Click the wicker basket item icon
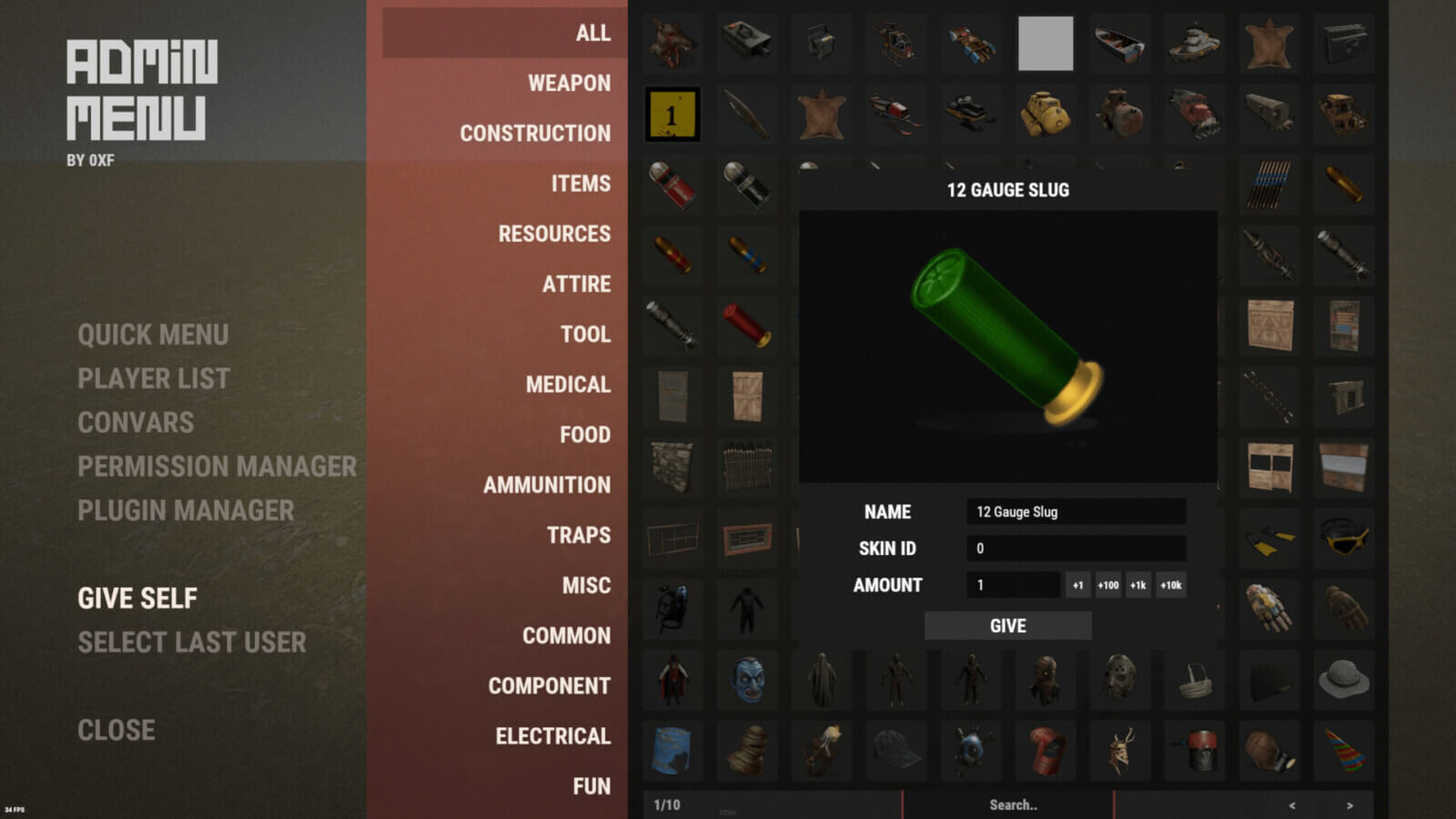Screen dimensions: 1456x819 click(1194, 678)
